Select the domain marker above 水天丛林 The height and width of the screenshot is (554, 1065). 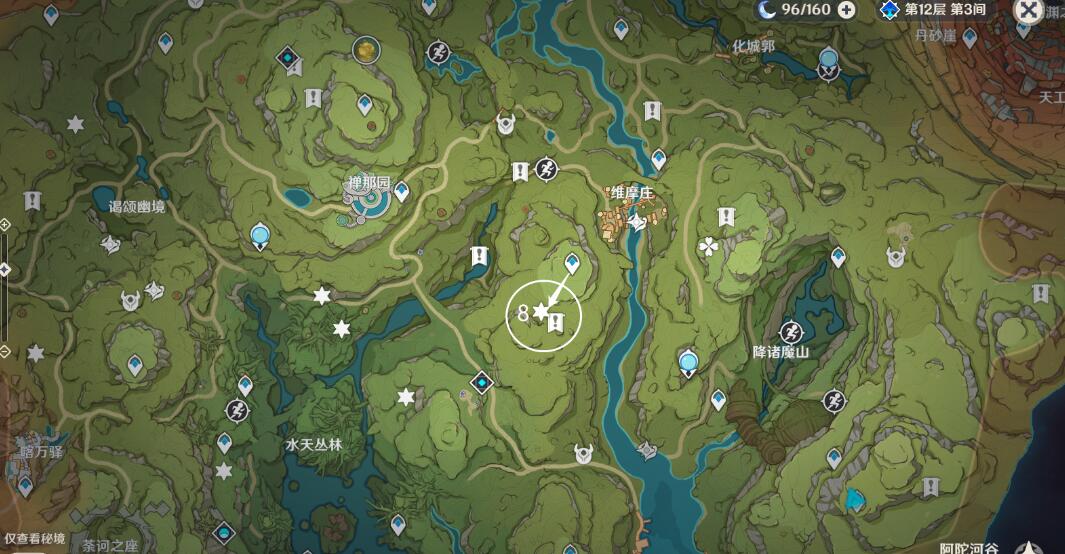(x=483, y=382)
